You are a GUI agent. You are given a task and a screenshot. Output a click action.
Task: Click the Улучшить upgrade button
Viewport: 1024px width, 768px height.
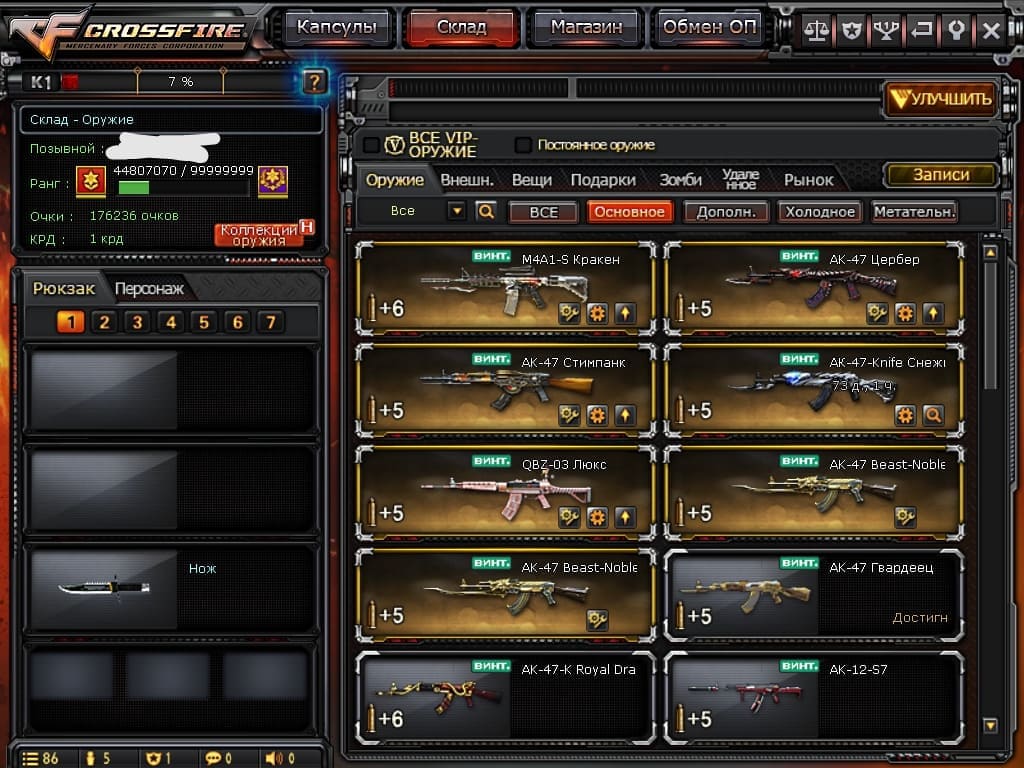pos(941,98)
